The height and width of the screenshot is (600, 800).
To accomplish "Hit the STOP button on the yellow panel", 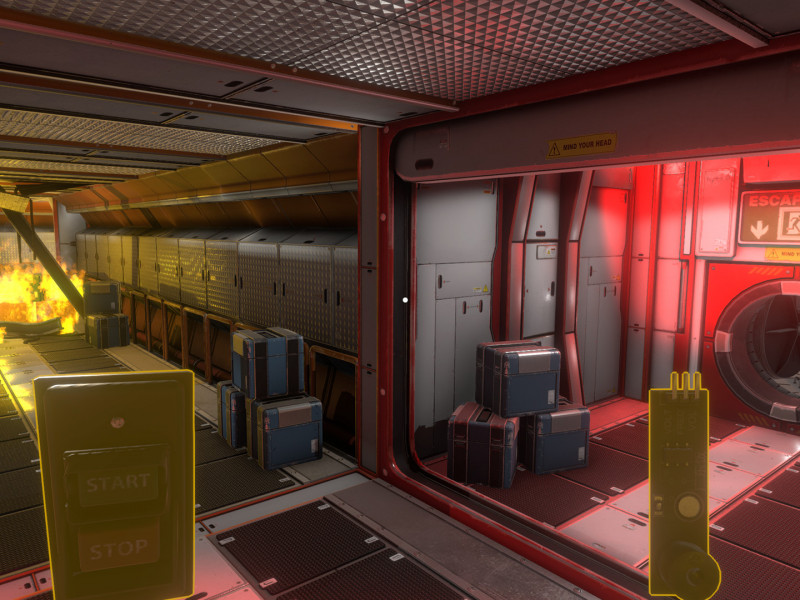I will [119, 549].
